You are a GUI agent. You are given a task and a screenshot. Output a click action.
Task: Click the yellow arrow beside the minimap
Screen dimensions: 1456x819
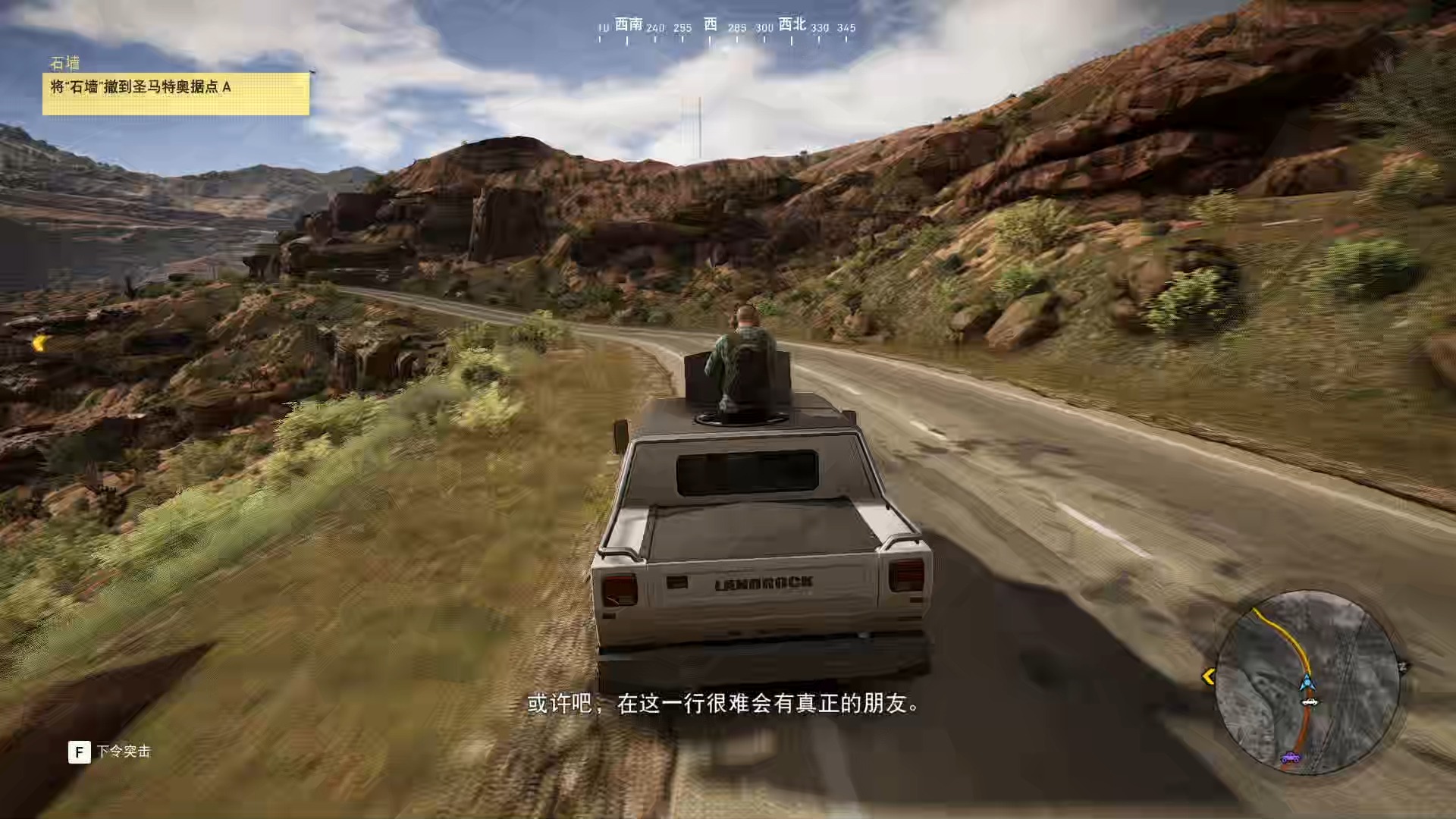point(1209,676)
